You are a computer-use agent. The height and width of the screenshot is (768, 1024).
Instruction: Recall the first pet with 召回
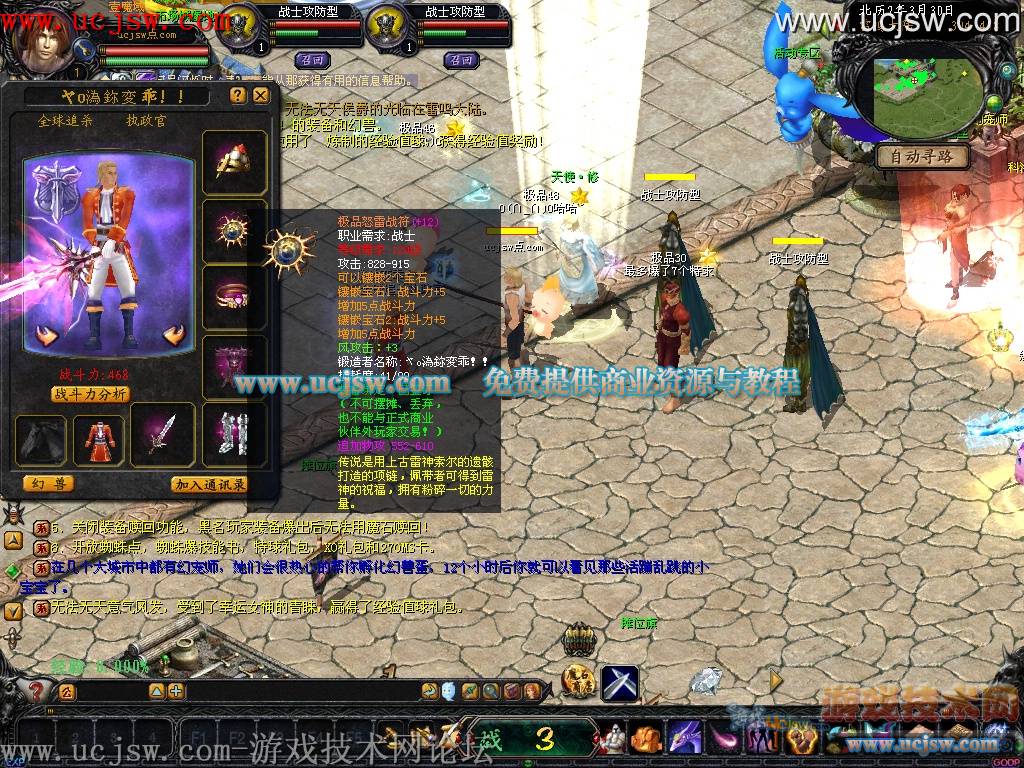coord(309,59)
